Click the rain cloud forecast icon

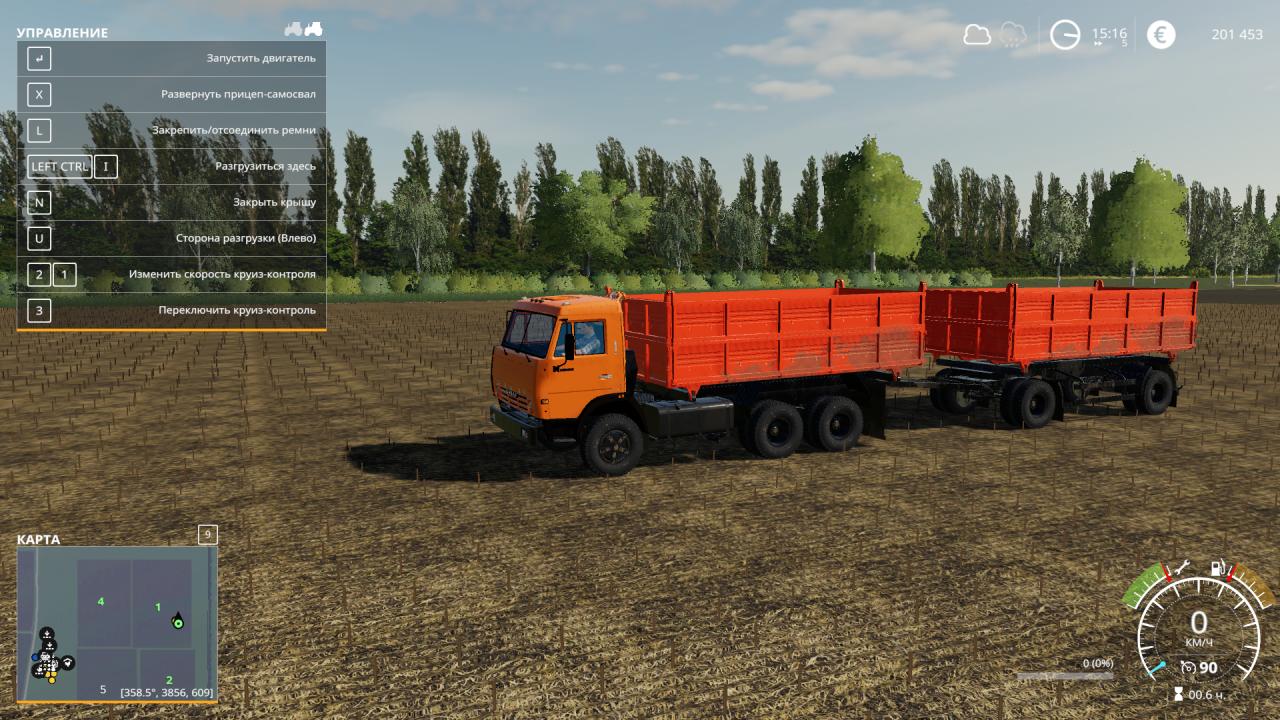click(x=1013, y=35)
